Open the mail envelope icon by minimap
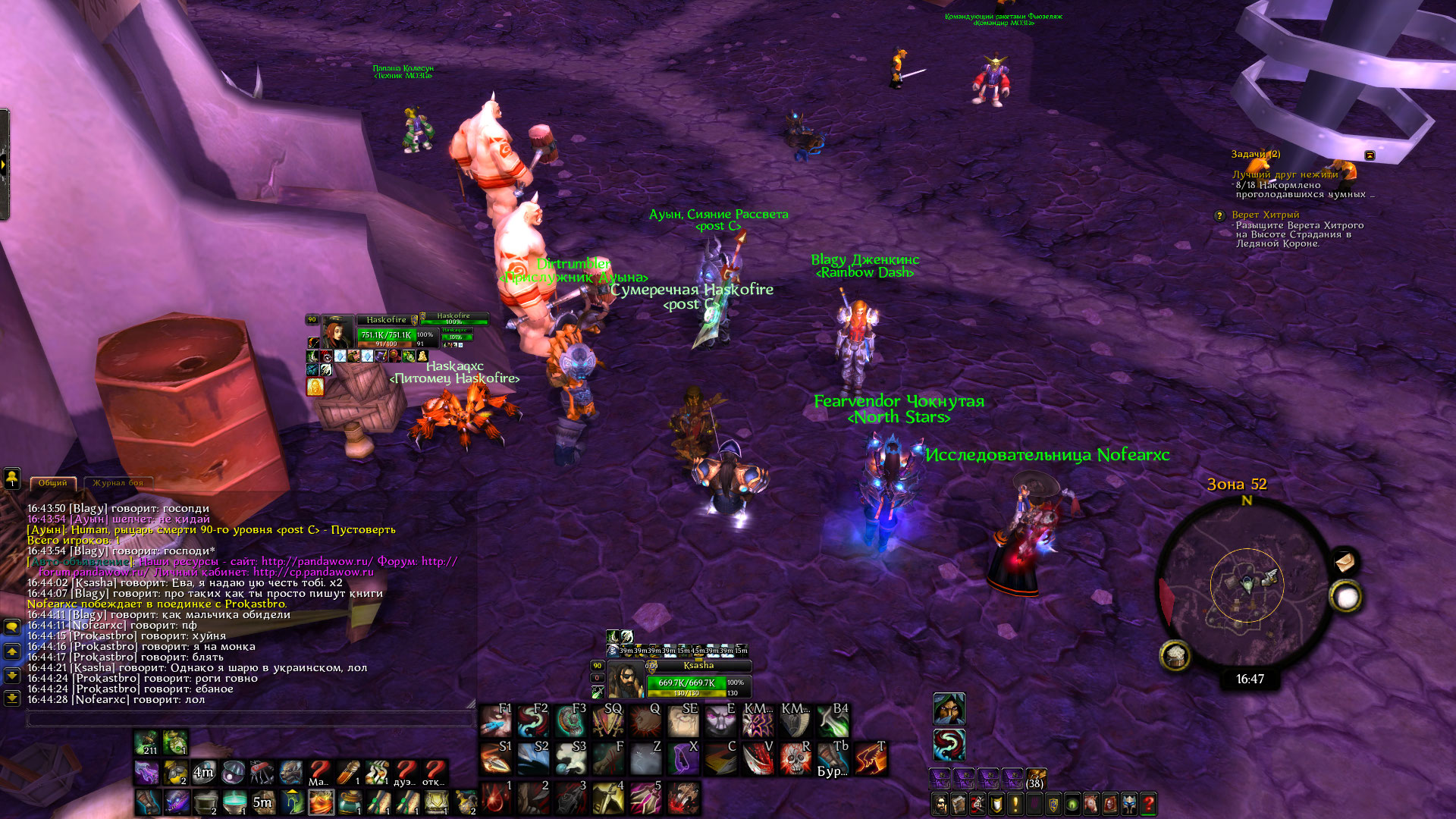This screenshot has height=819, width=1456. (x=1345, y=562)
